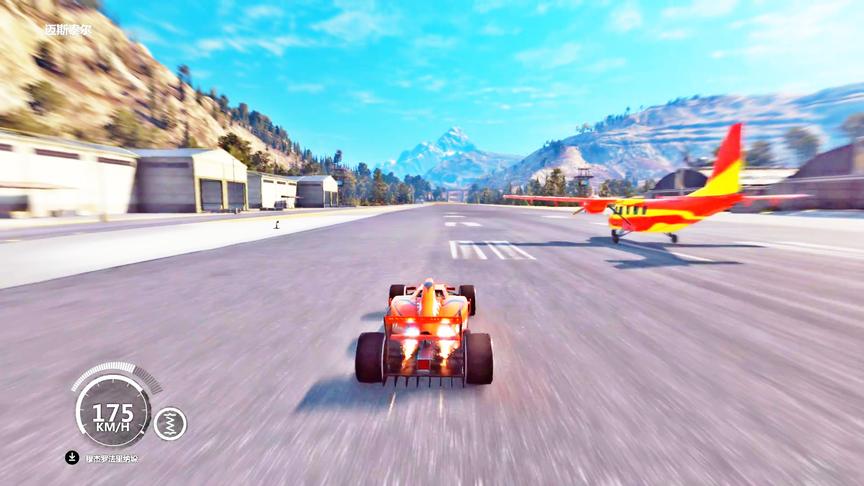Screen dimensions: 864x486
Task: Click the black download arrow icon
Action: point(72,458)
